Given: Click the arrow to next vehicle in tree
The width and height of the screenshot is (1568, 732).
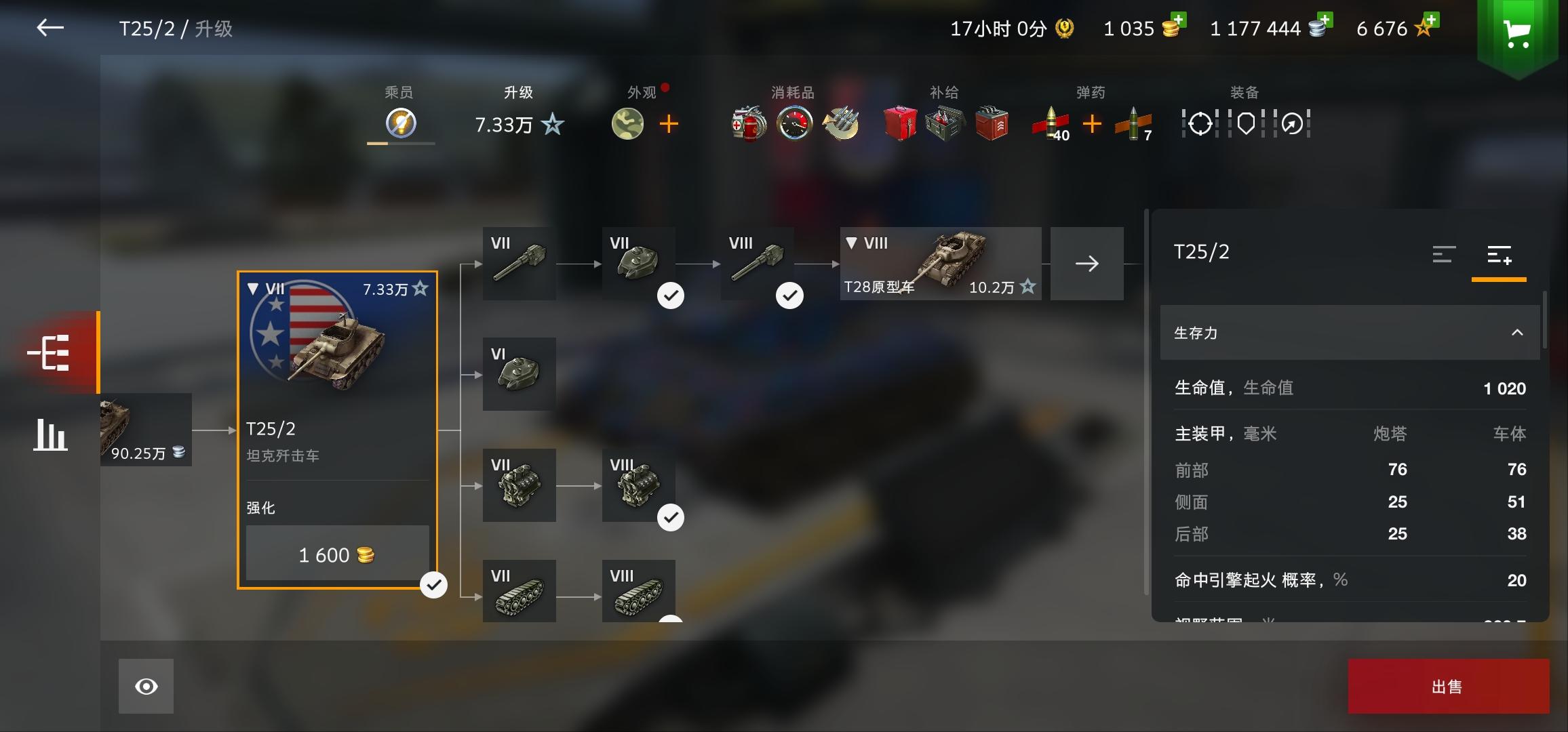Looking at the screenshot, I should [1086, 264].
